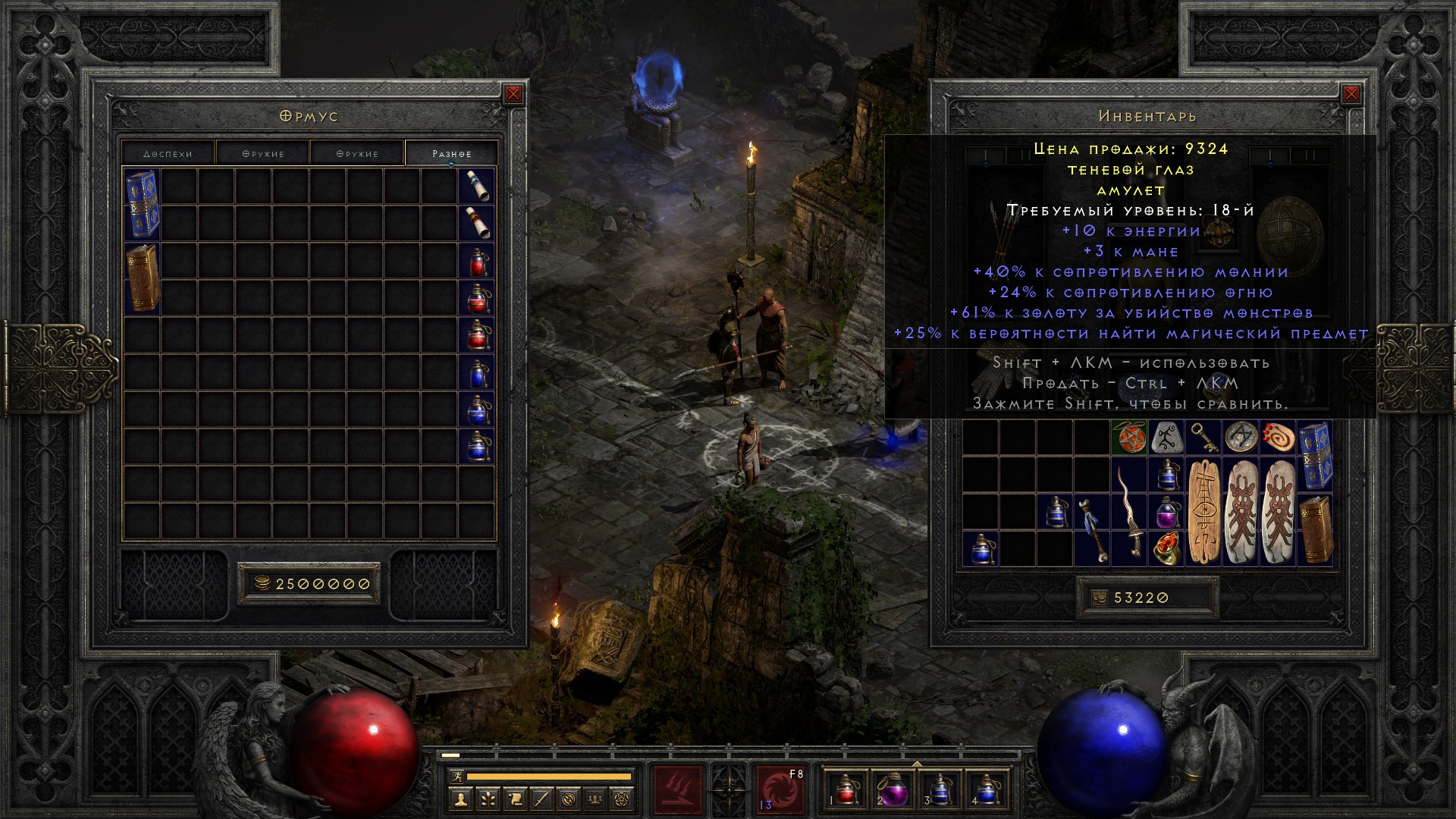This screenshot has width=1456, height=819.
Task: Select the brown tome in the vendor grid
Action: (142, 278)
